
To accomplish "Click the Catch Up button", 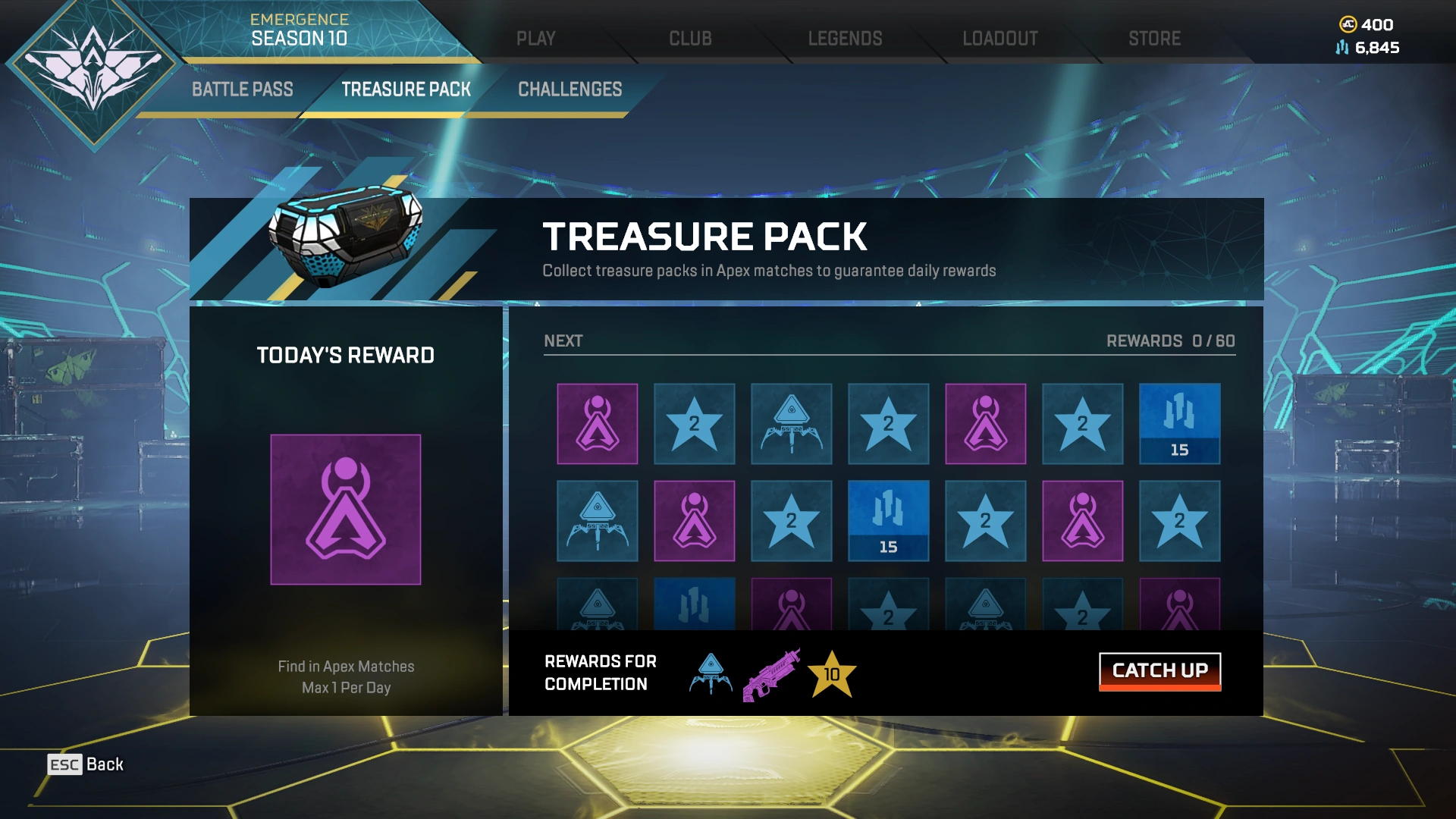I will point(1159,670).
